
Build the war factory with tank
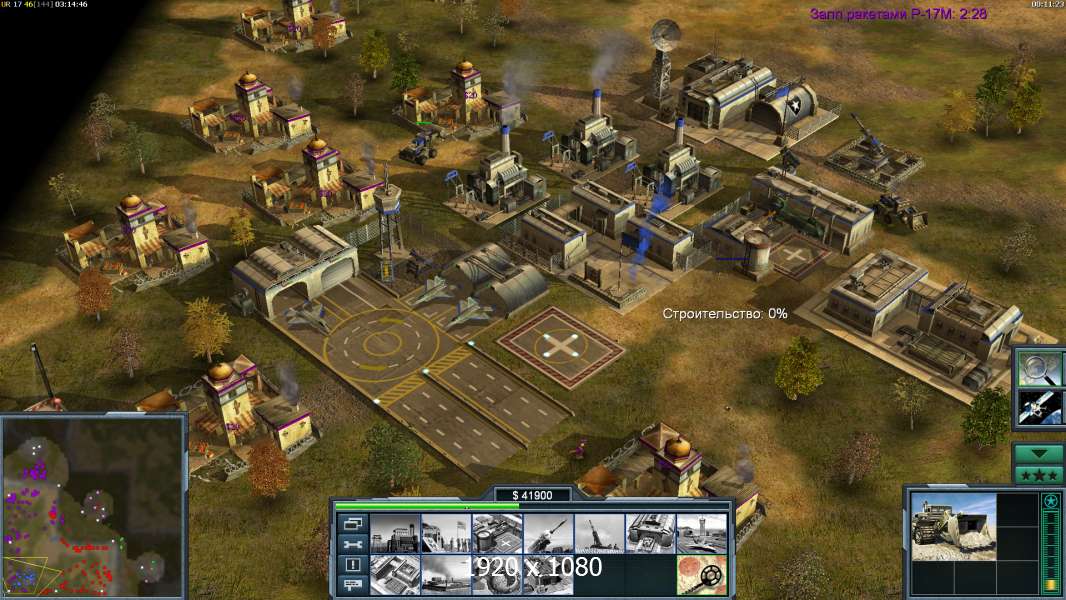click(649, 534)
